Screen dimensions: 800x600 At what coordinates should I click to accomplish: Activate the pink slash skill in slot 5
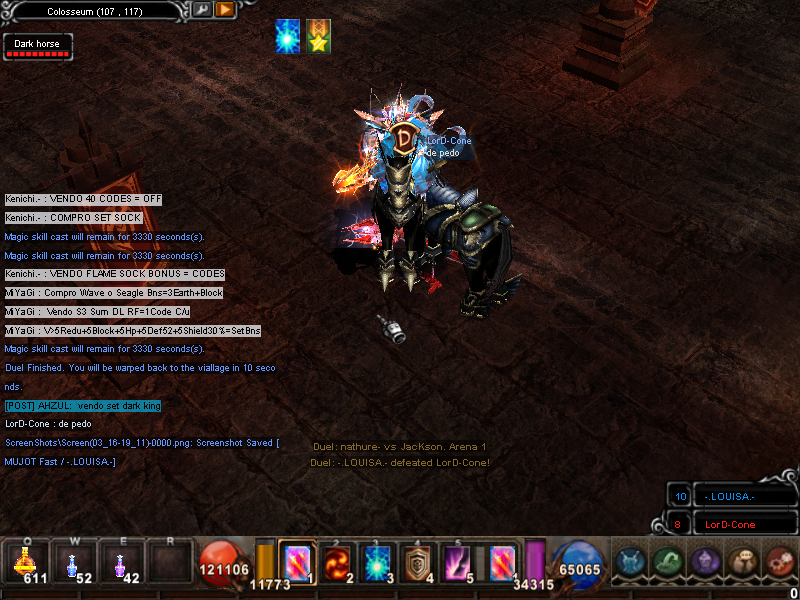458,562
